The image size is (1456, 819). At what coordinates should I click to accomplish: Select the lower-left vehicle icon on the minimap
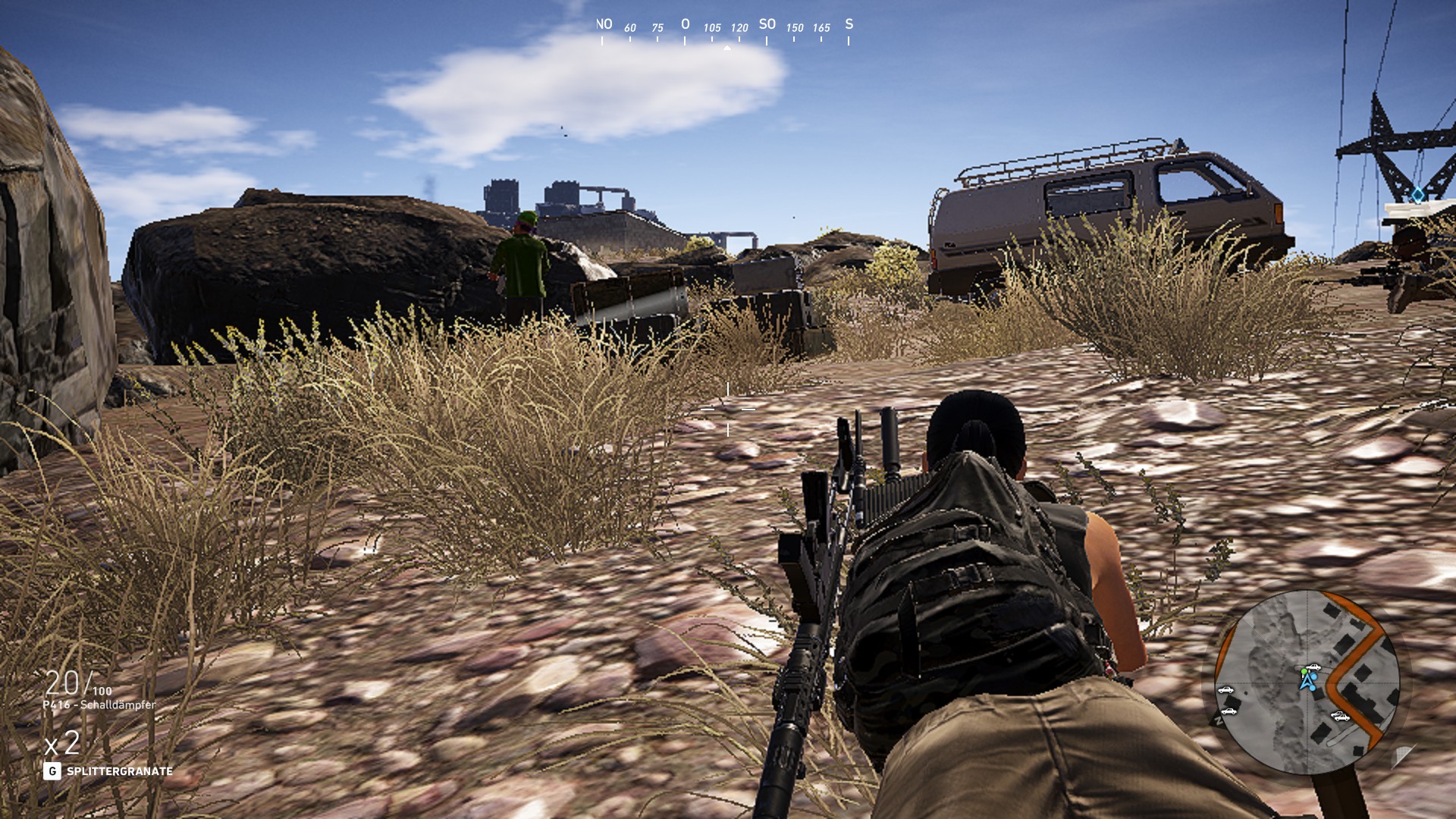tap(1229, 712)
